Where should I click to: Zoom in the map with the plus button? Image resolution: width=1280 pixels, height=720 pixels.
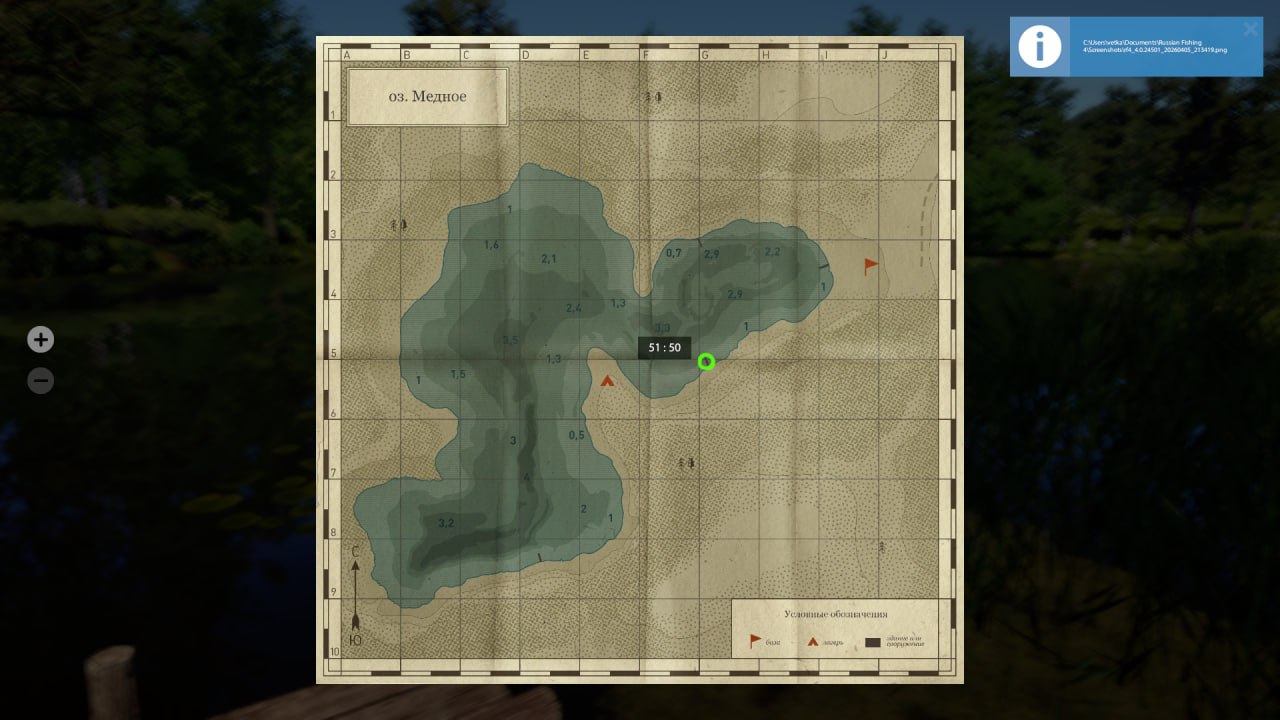tap(40, 340)
